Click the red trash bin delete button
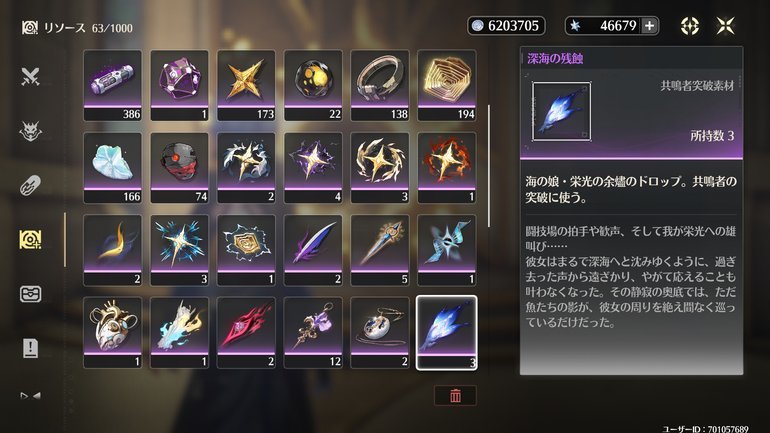 tap(455, 394)
